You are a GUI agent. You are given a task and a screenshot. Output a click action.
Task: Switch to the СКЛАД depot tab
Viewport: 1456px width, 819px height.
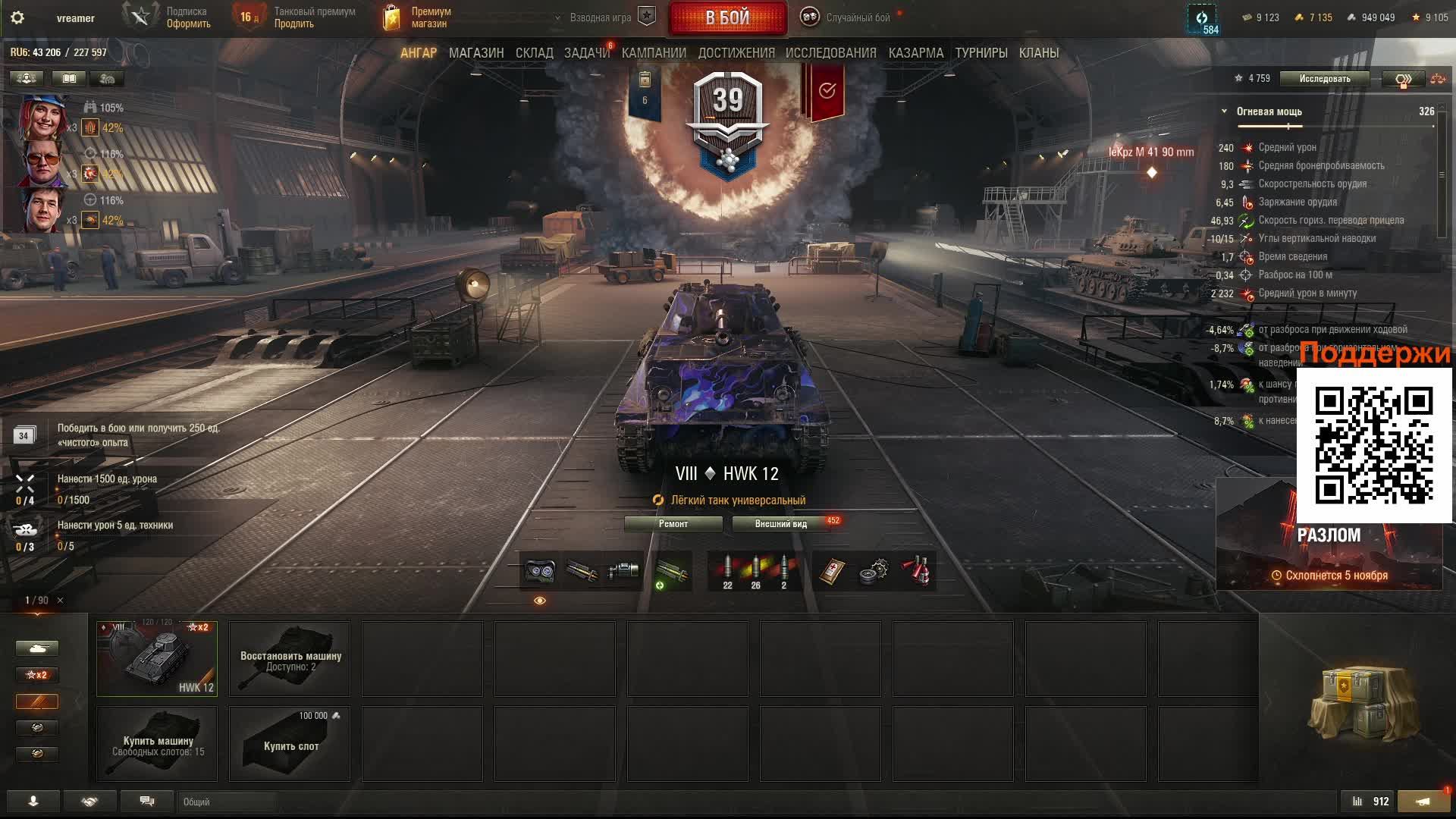click(534, 53)
